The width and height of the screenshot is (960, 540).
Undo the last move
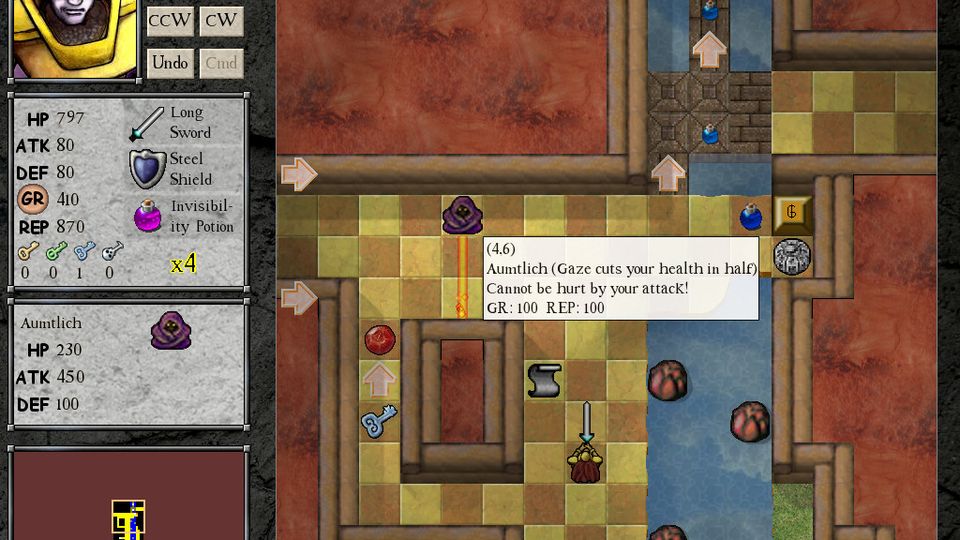(x=170, y=63)
